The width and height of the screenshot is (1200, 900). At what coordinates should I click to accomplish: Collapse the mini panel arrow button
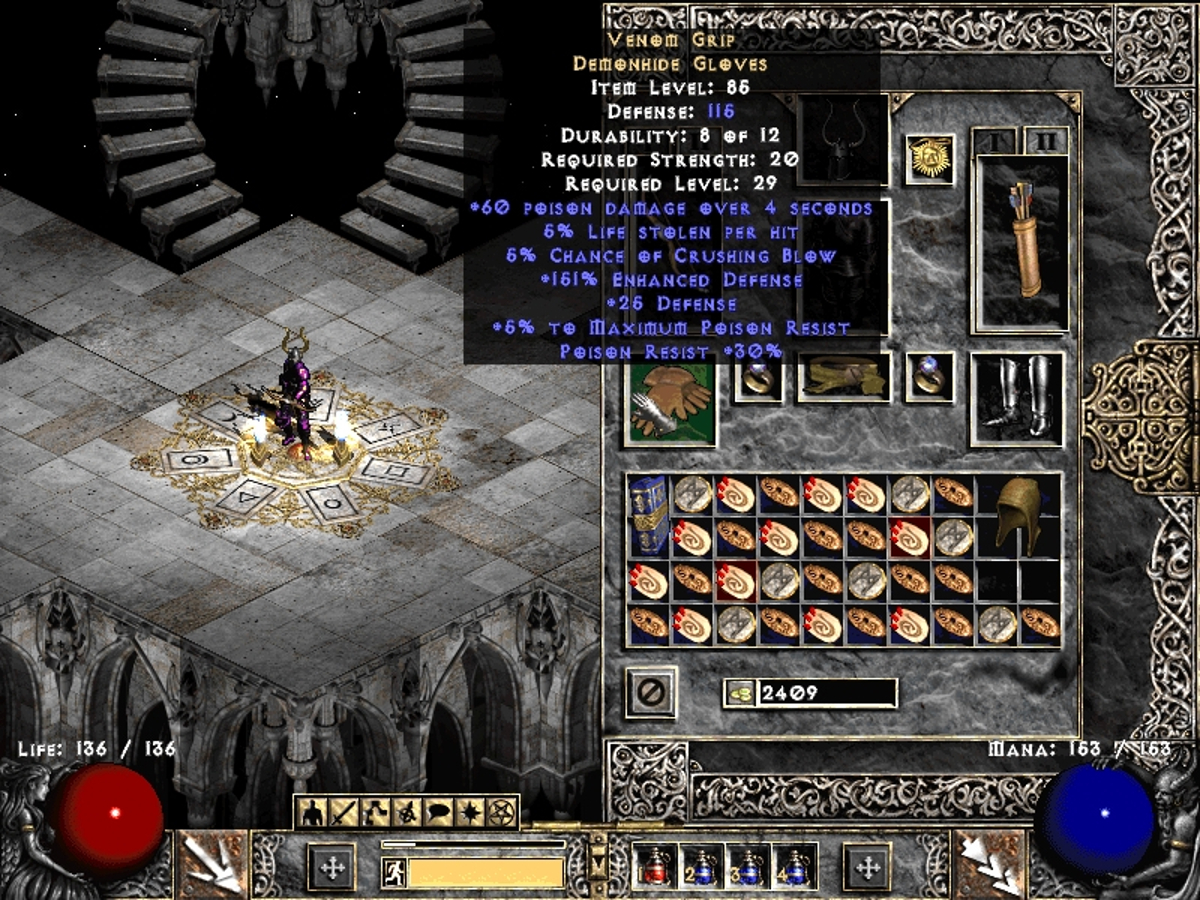[x=598, y=861]
